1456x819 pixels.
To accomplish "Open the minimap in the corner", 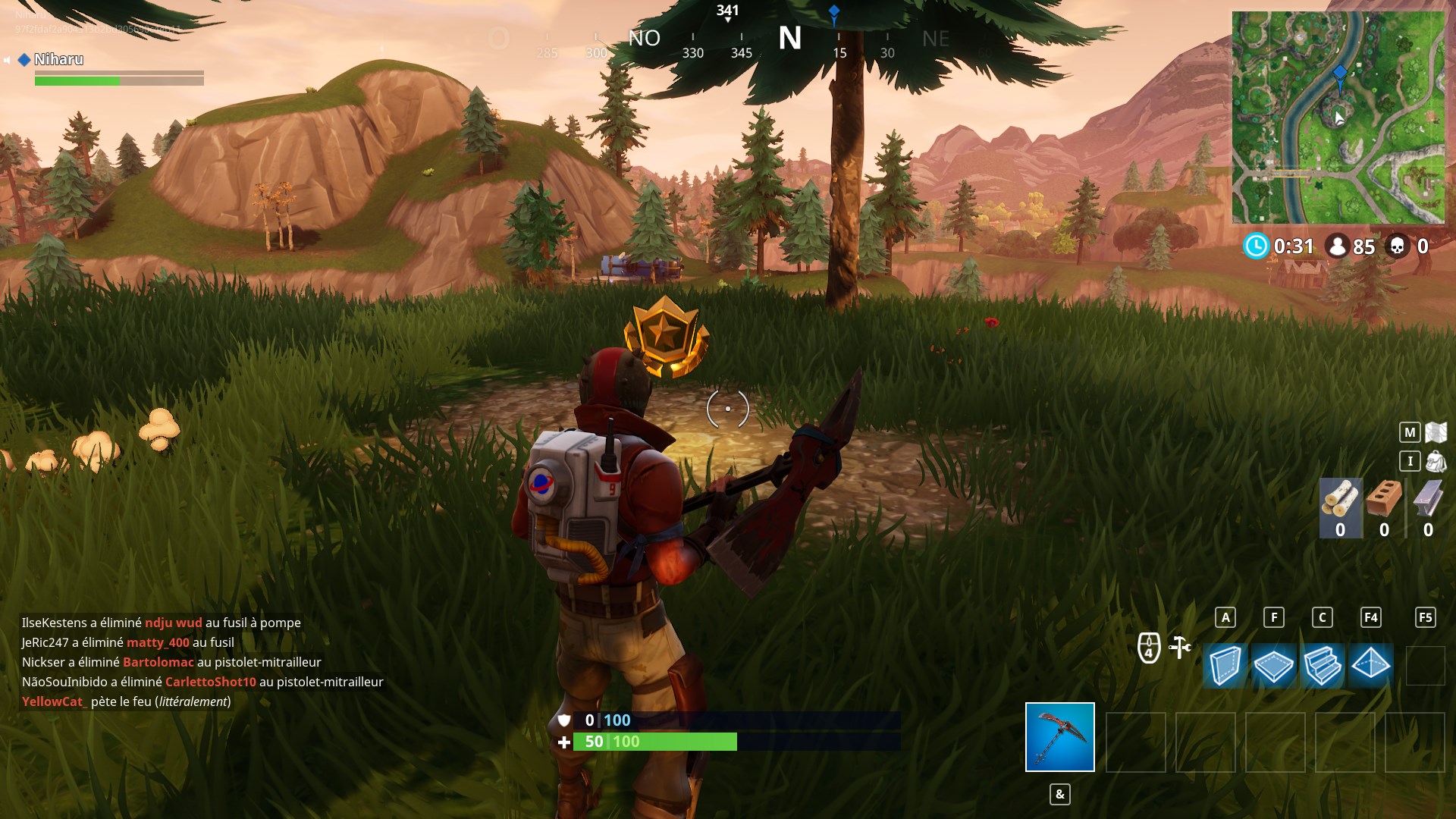I will tap(1338, 118).
